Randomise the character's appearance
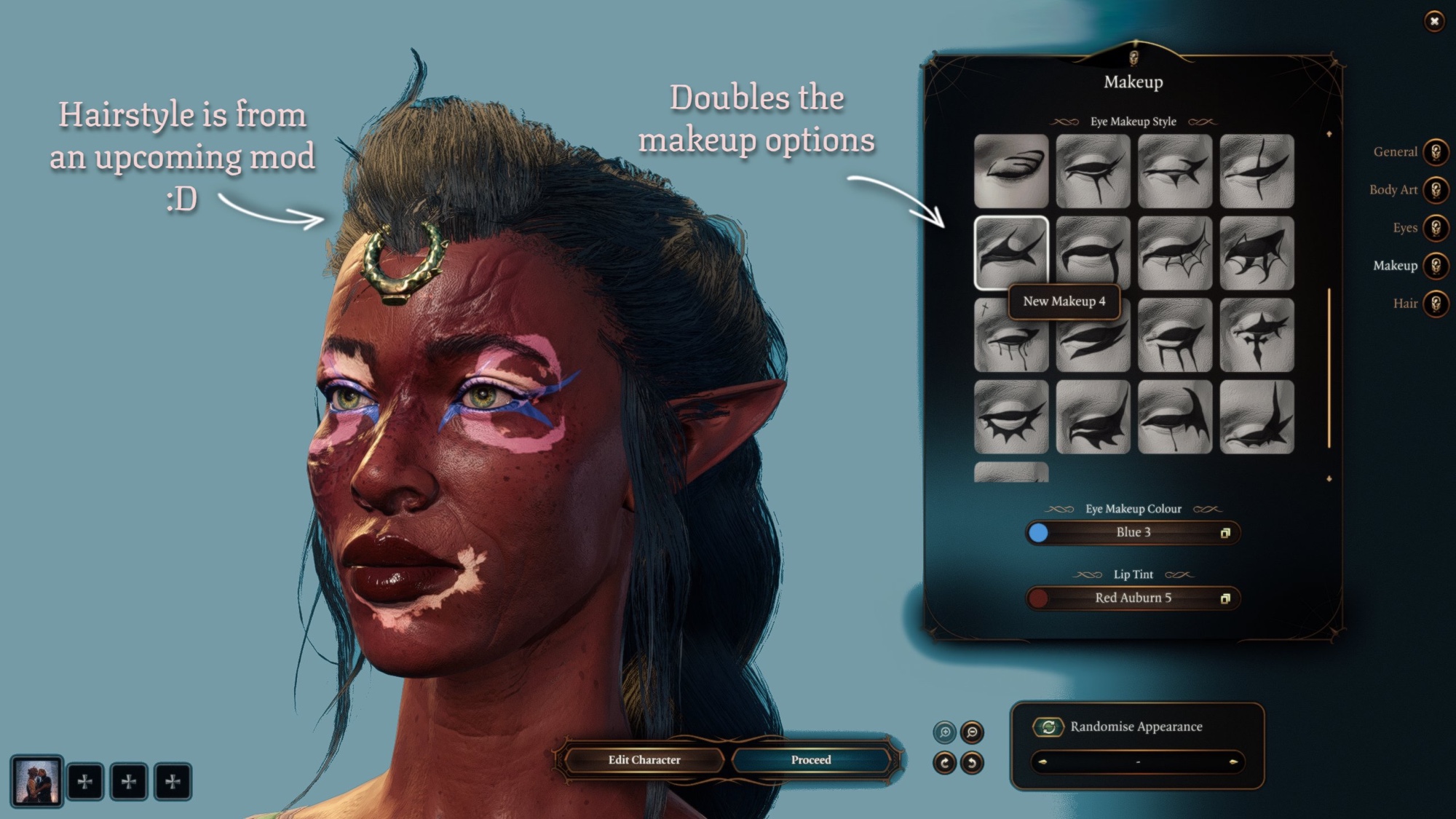 coord(1049,727)
